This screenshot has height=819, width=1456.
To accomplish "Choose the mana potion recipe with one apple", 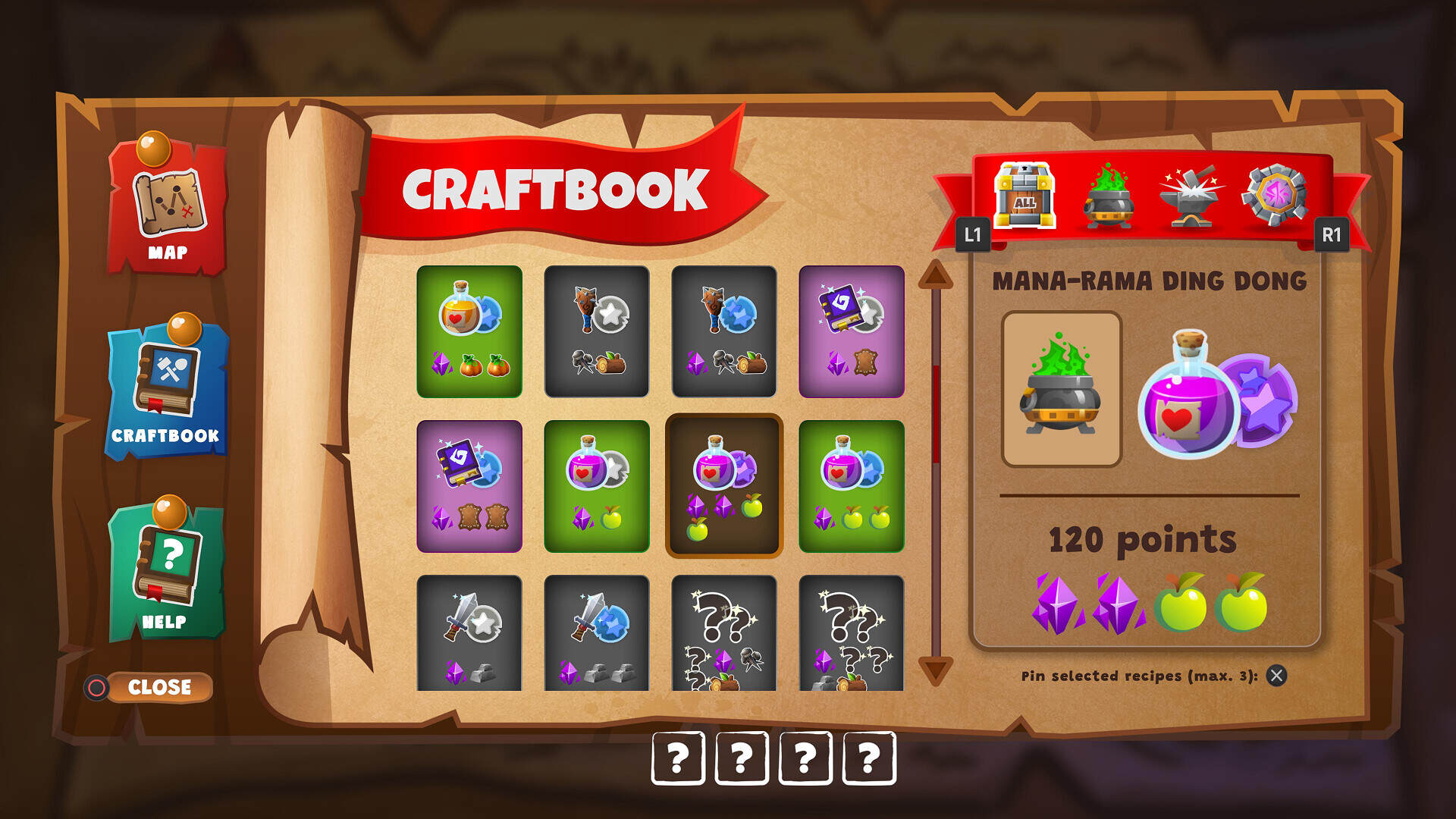I will pos(597,486).
